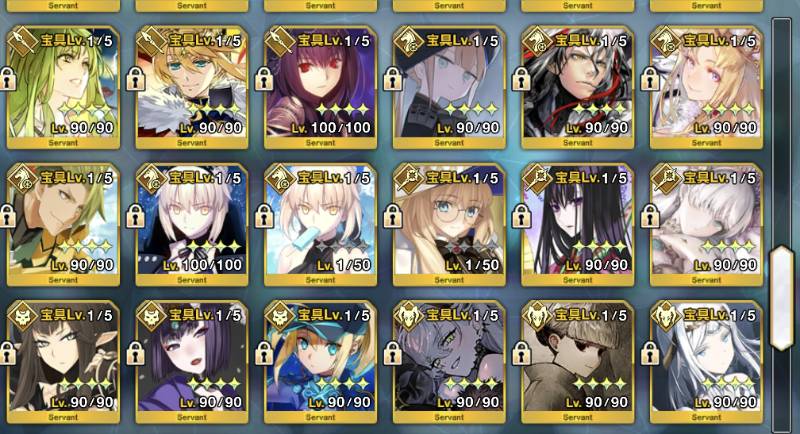Select the green-haired servant with the wide smile
800x434 pixels.
62,85
